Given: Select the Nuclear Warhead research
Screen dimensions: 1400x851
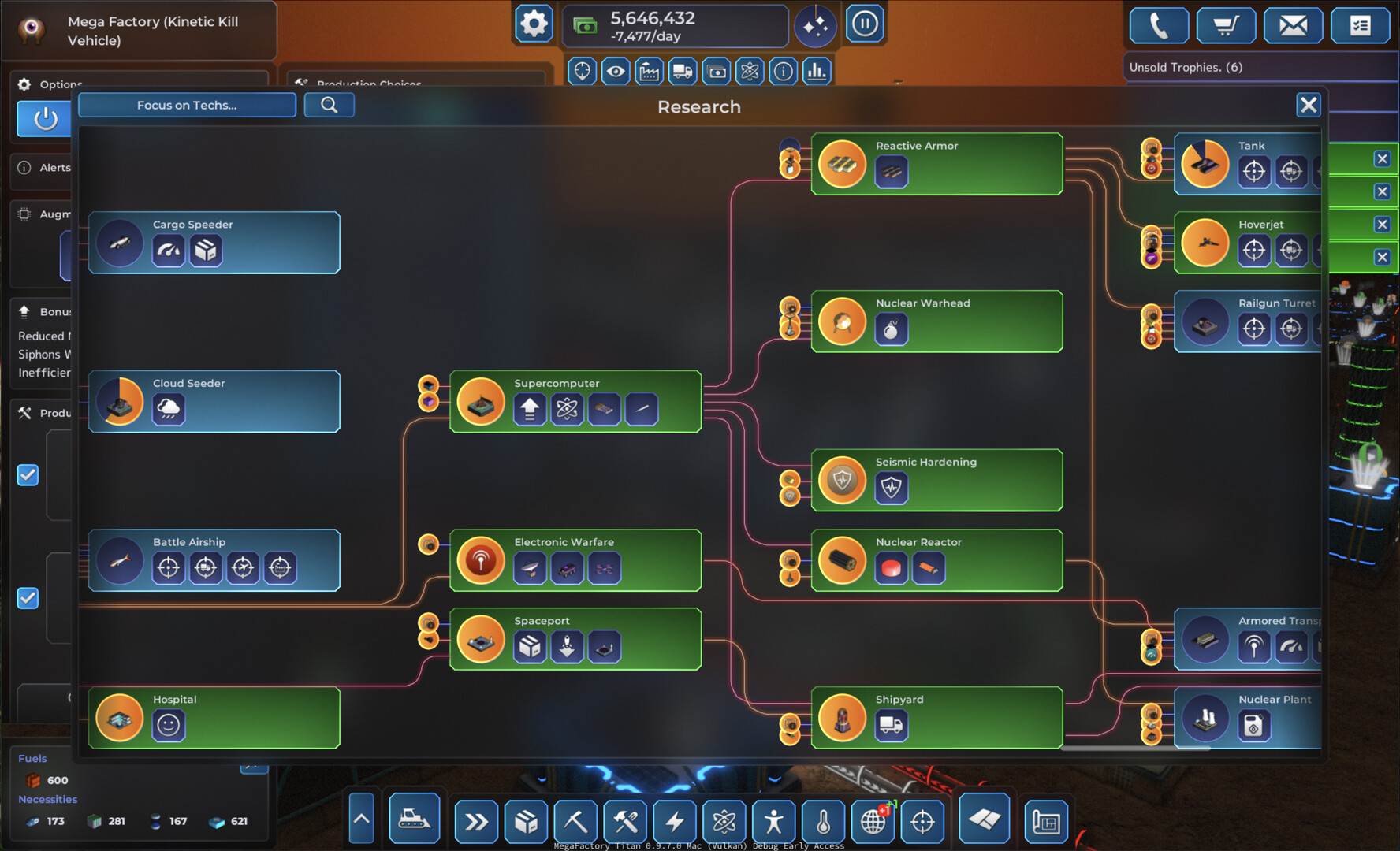Looking at the screenshot, I should 936,321.
